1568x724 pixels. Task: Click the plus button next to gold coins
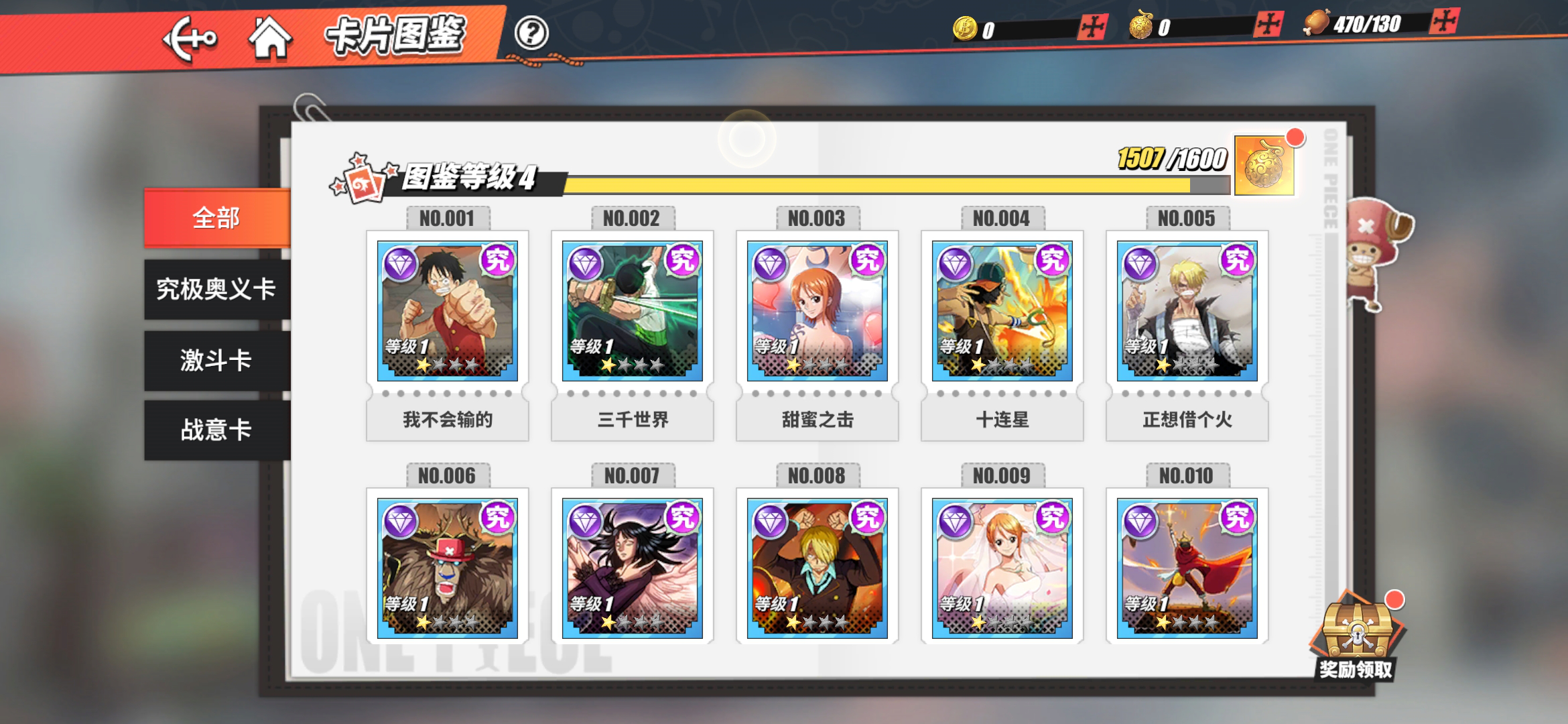click(x=1092, y=28)
